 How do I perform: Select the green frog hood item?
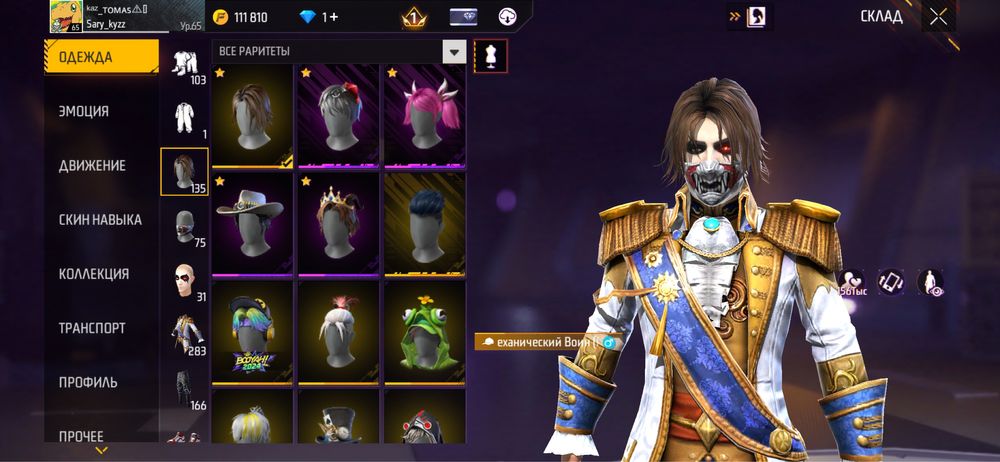(426, 332)
